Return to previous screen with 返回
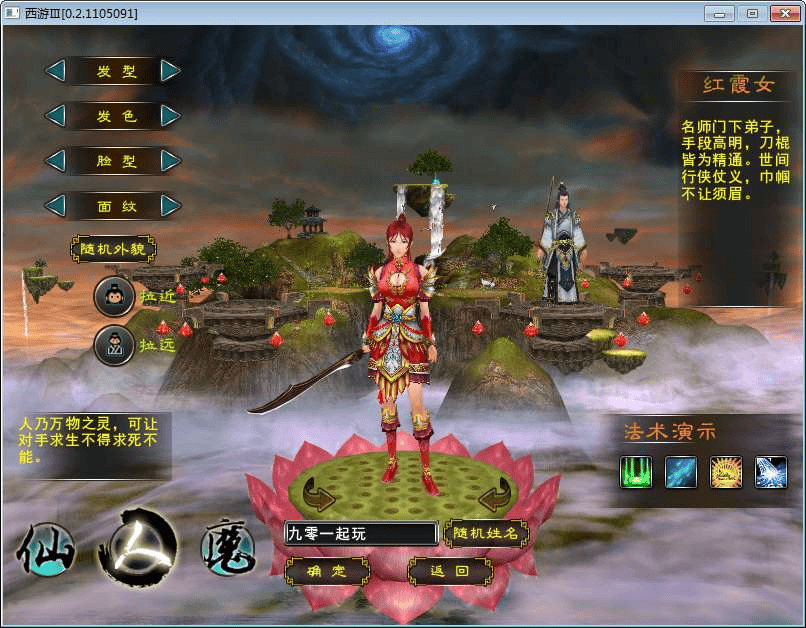 [450, 572]
